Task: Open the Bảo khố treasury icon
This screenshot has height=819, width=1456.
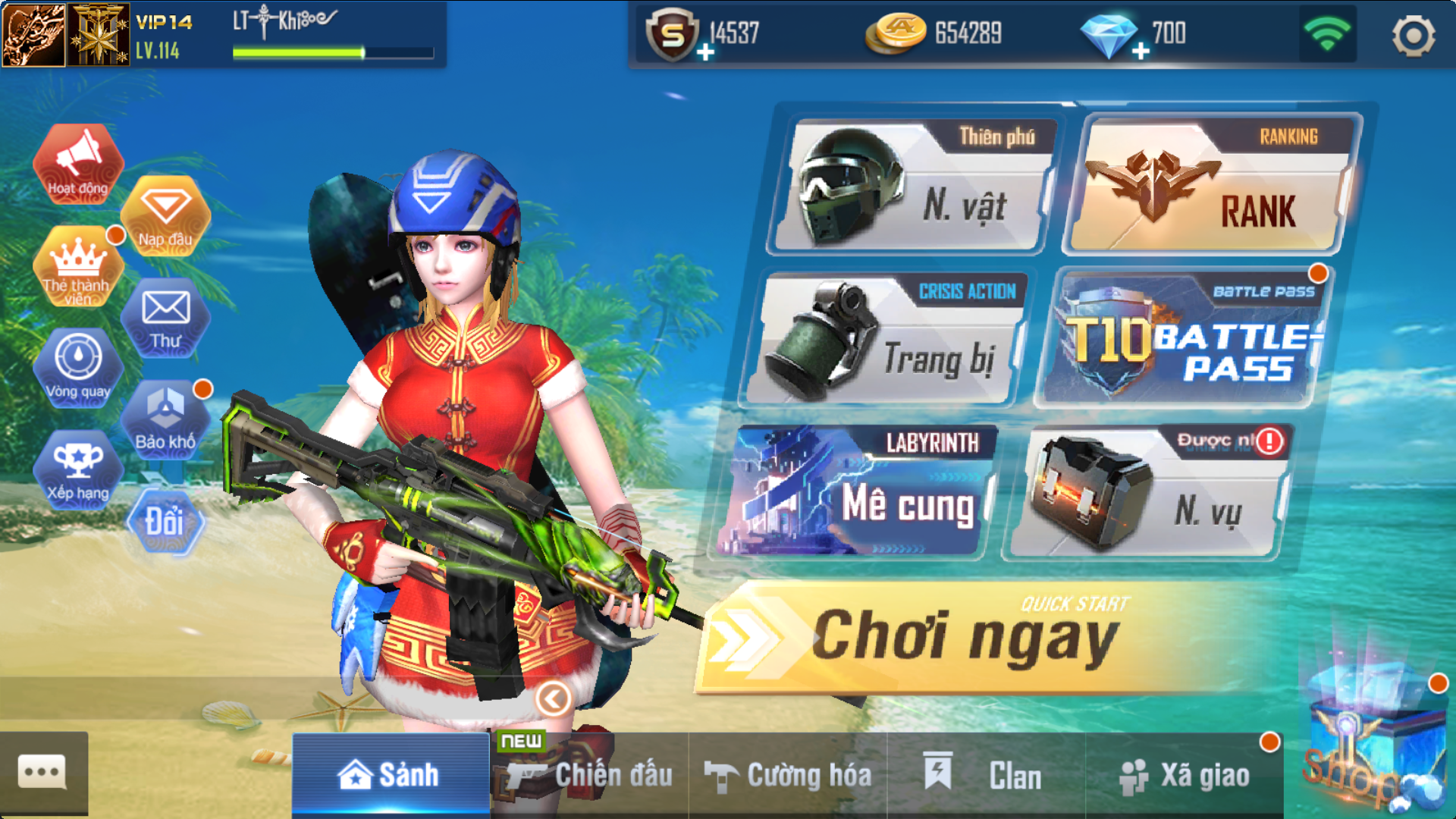Action: (165, 419)
